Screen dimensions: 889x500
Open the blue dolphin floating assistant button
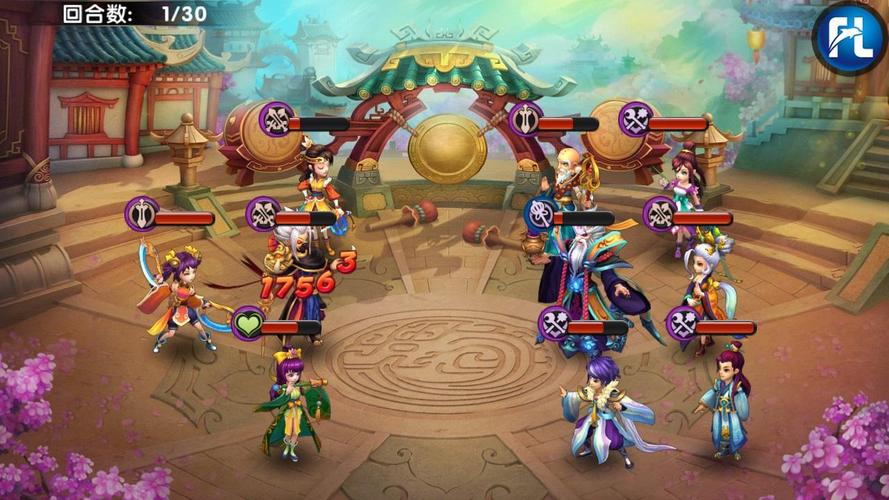tap(849, 37)
